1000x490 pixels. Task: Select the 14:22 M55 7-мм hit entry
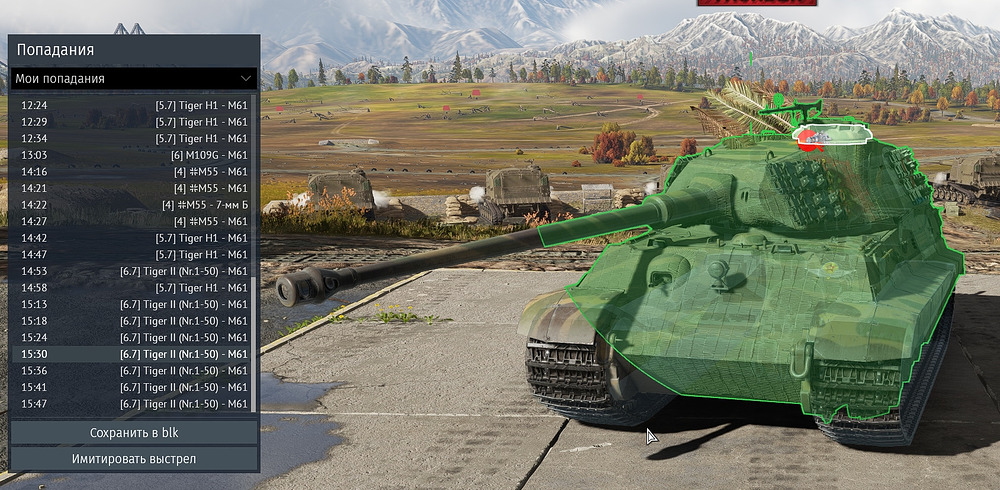point(134,204)
